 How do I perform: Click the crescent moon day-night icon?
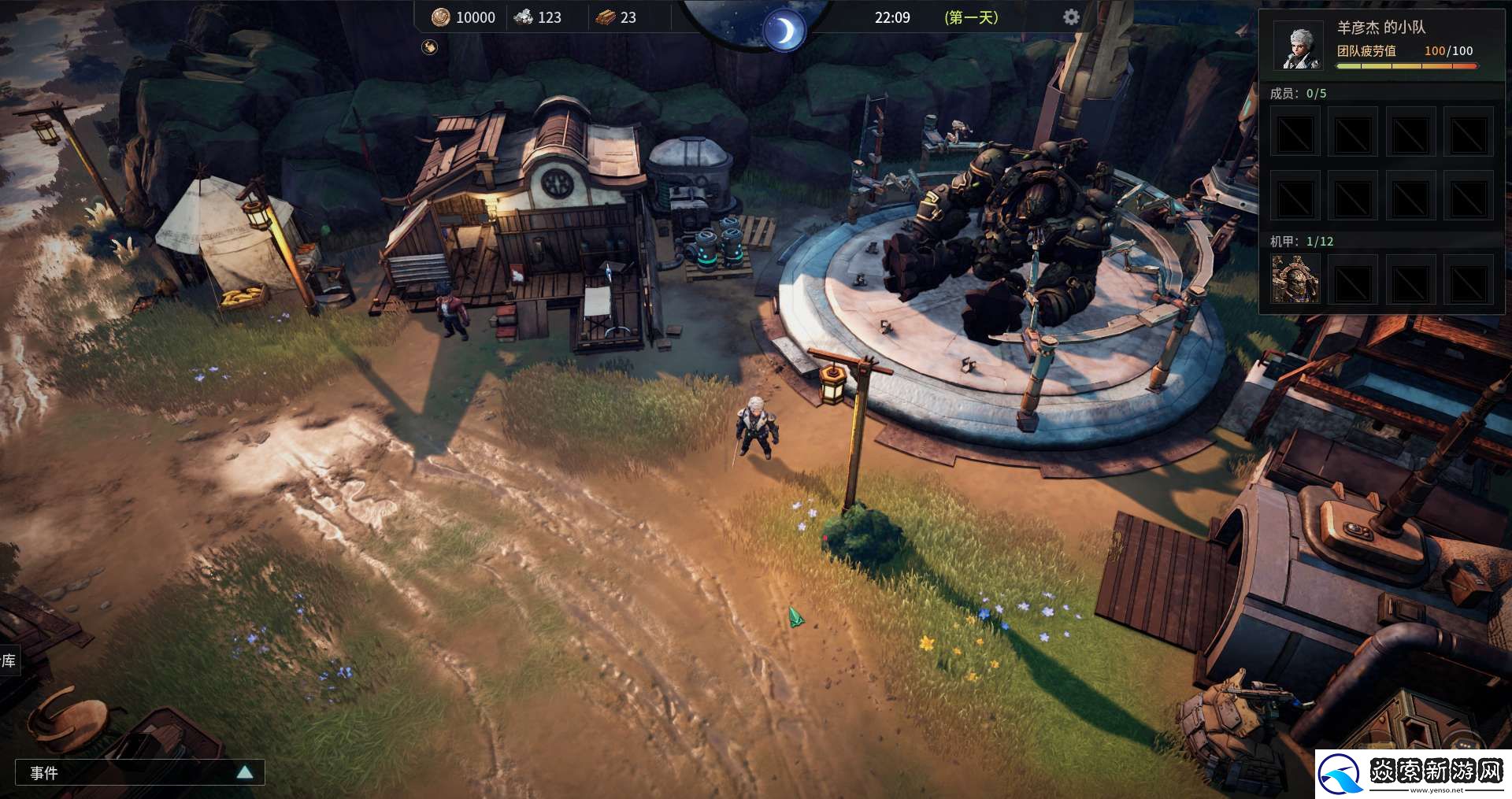[x=784, y=31]
